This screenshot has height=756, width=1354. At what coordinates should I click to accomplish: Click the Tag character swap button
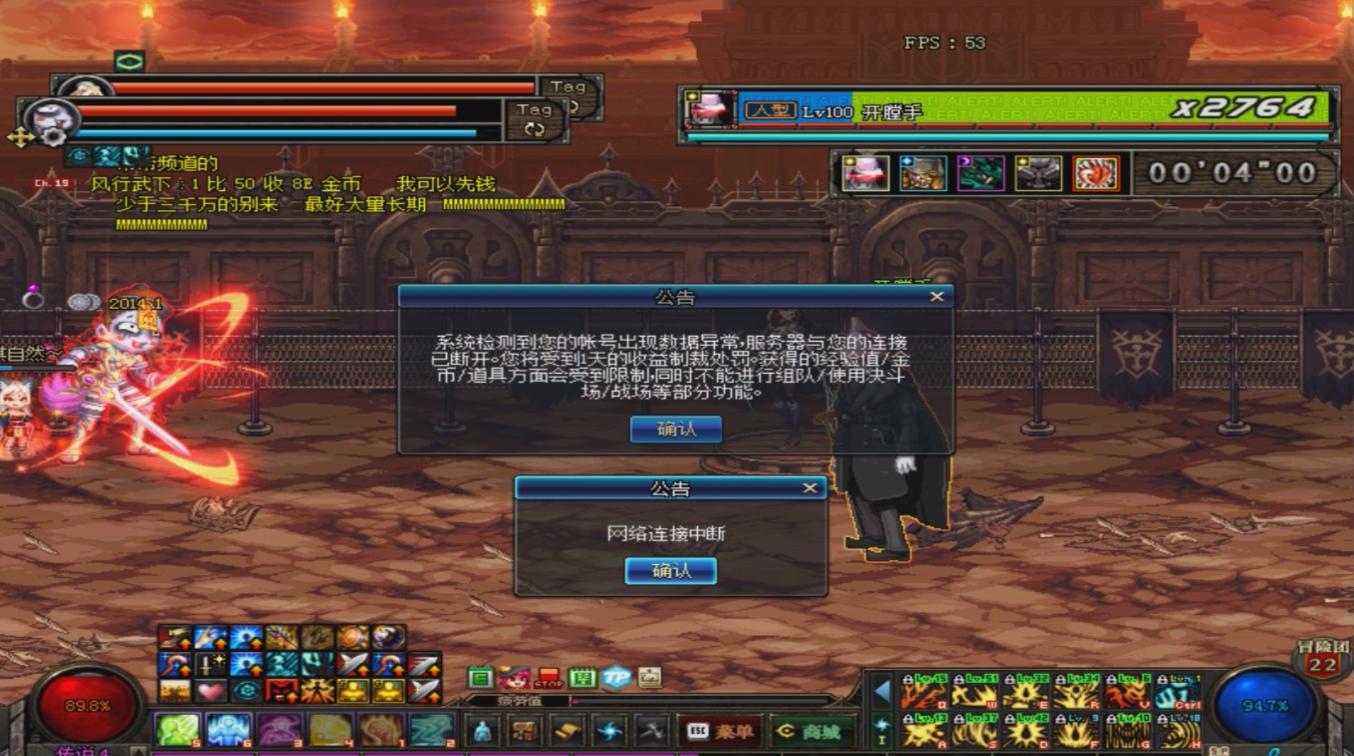pos(534,120)
